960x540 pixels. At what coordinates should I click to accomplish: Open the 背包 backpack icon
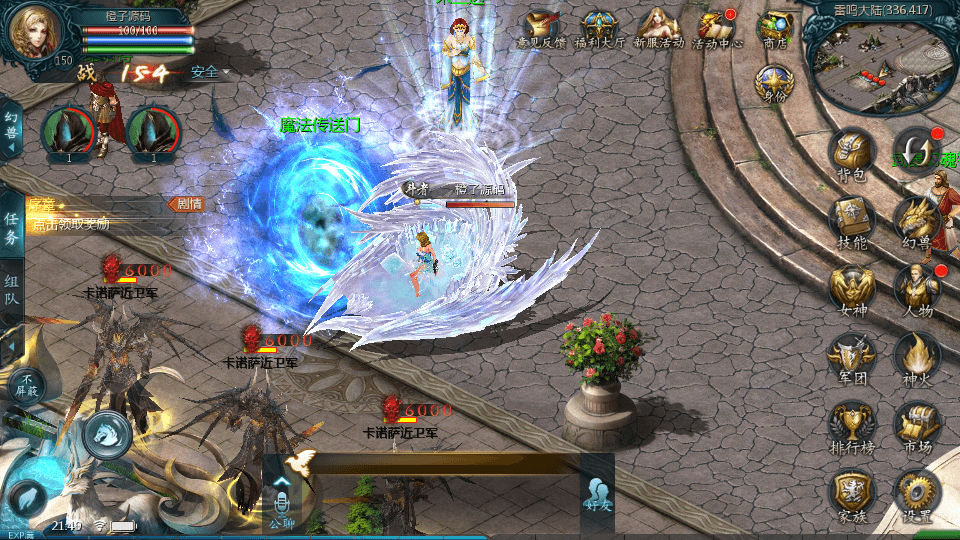tap(851, 154)
